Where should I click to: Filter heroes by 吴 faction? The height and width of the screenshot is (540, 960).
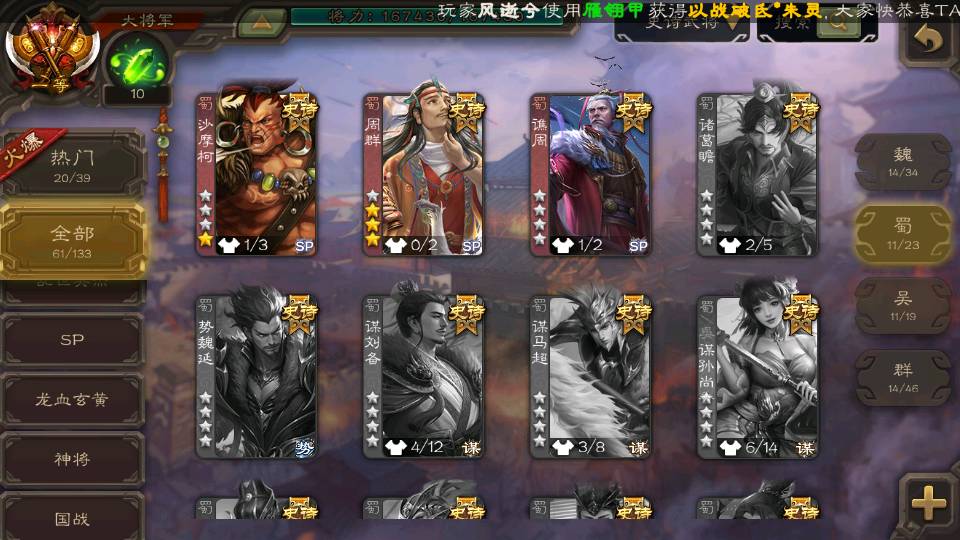point(902,306)
